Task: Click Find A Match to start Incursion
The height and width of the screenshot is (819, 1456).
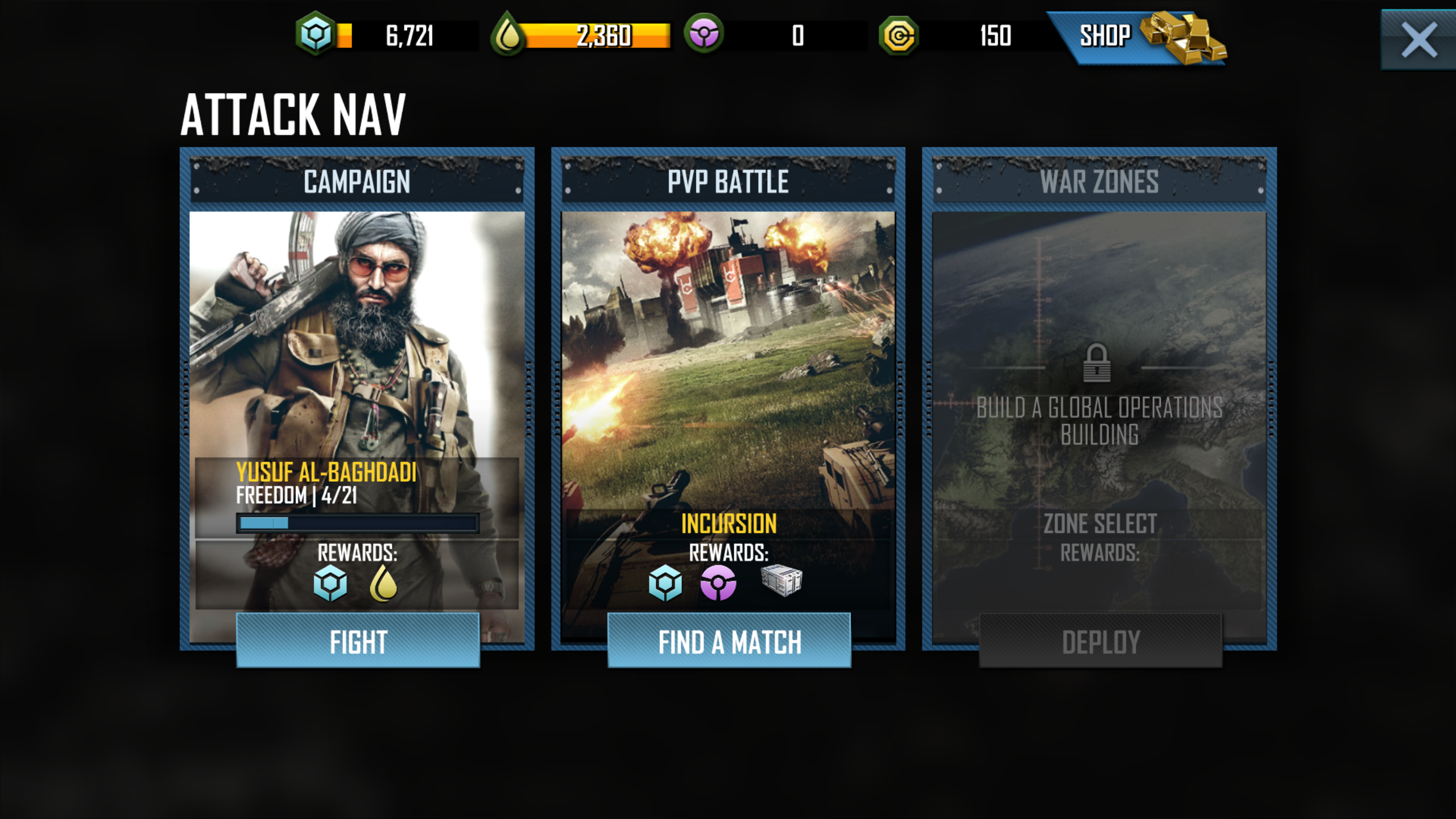Action: (x=729, y=641)
